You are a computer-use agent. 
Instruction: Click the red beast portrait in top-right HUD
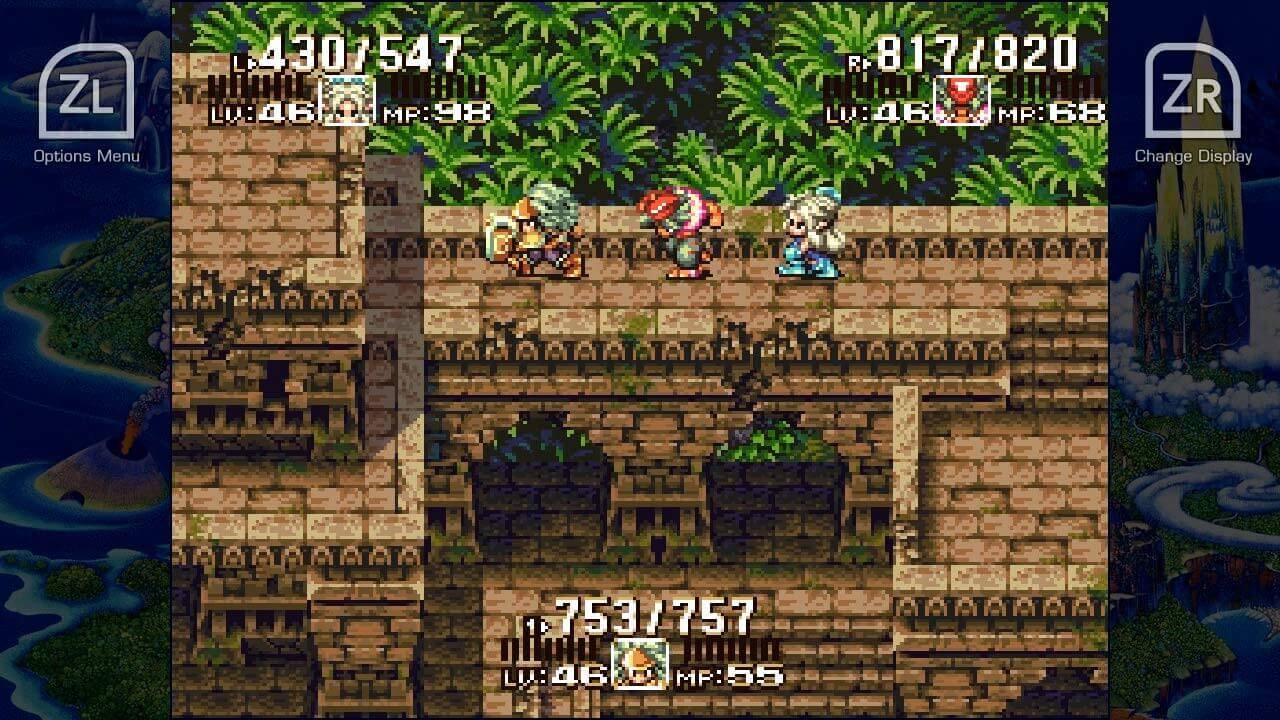click(x=960, y=95)
